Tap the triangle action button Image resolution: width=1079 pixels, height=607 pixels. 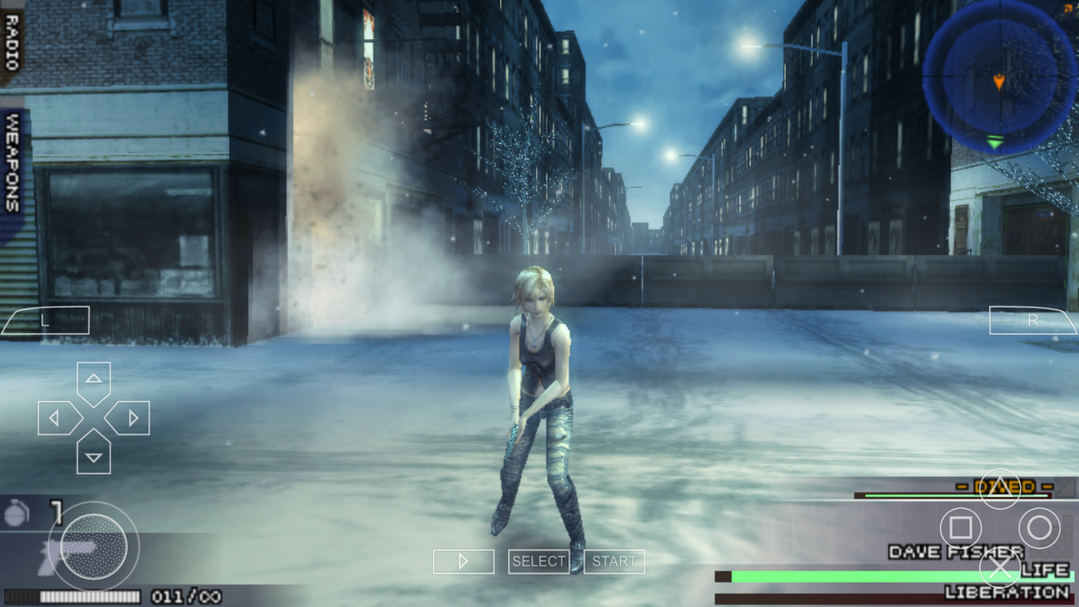click(x=999, y=488)
